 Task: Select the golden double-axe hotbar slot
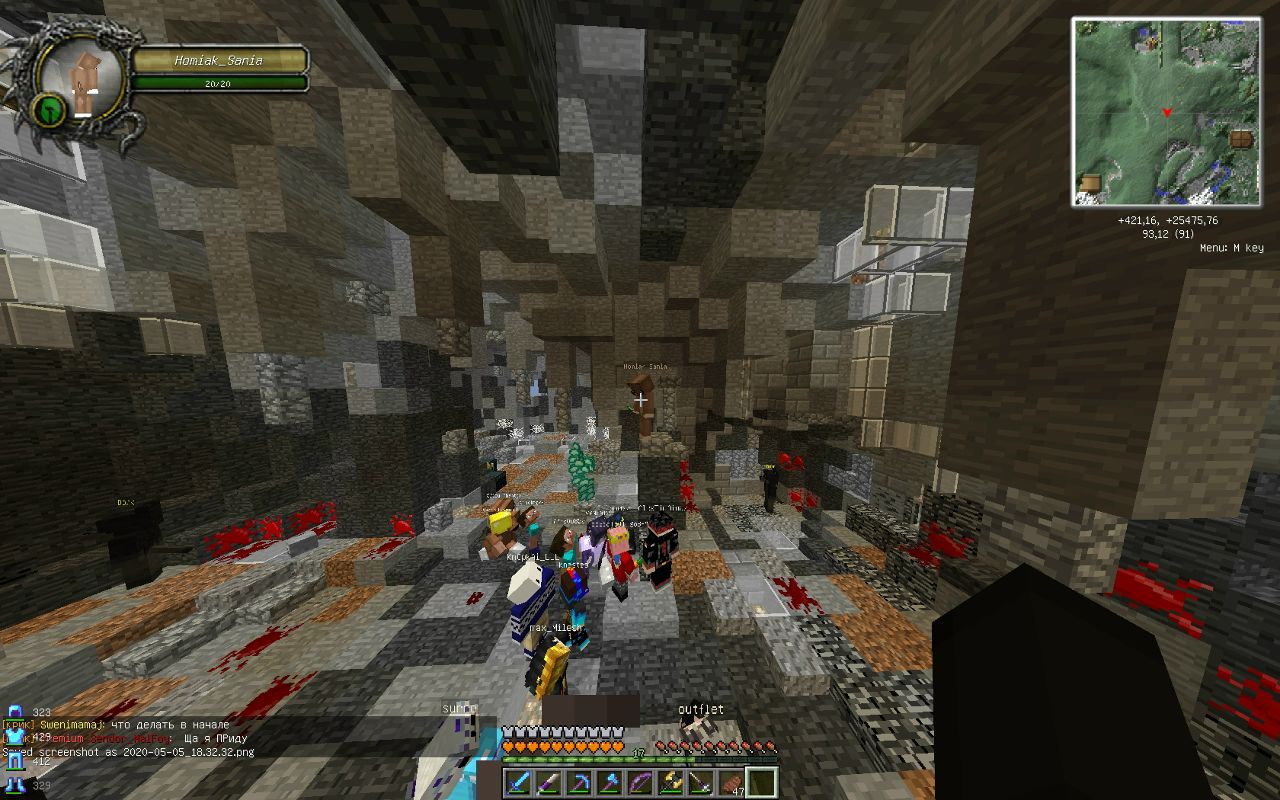(671, 782)
